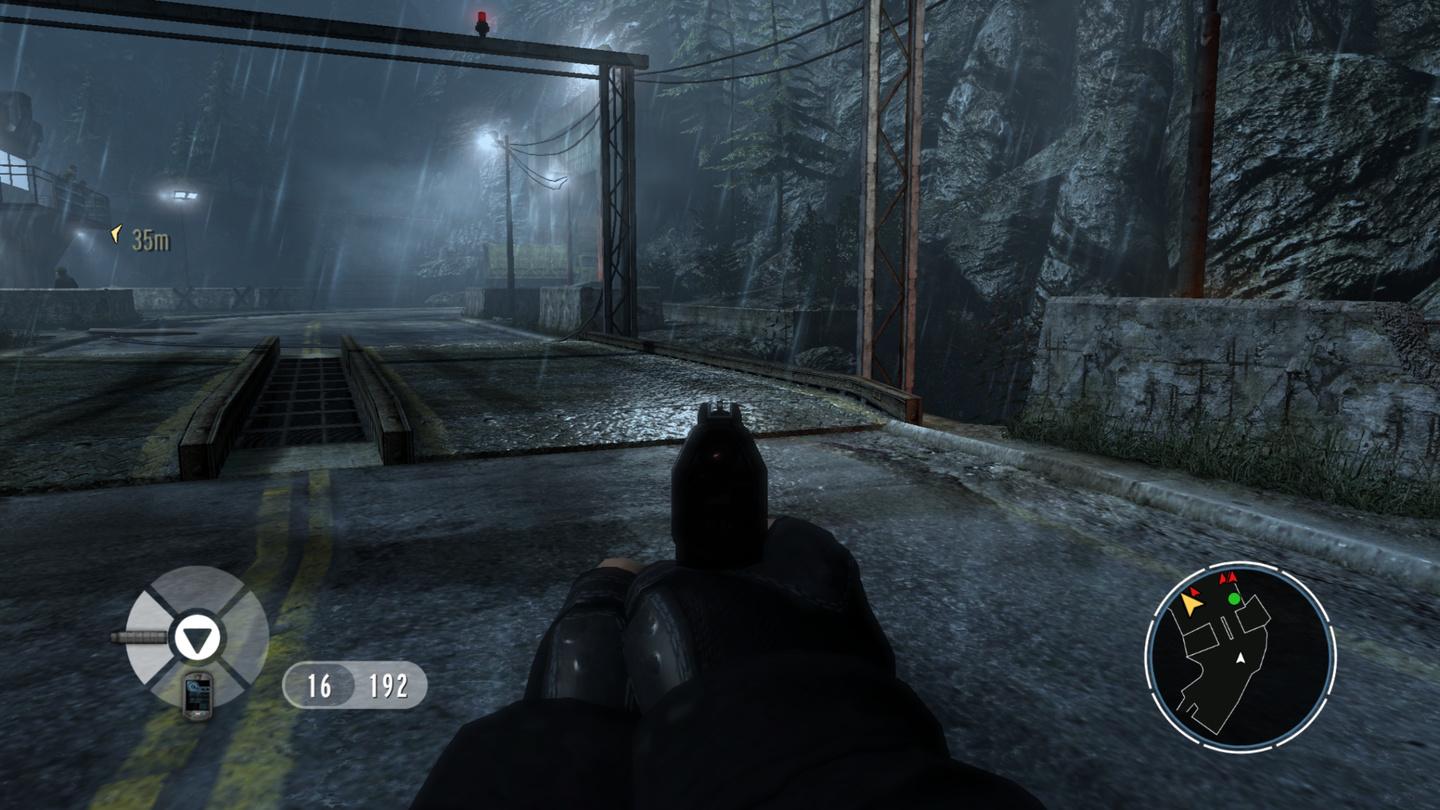1440x810 pixels.
Task: Click the red alarm light above the gate
Action: 480,18
